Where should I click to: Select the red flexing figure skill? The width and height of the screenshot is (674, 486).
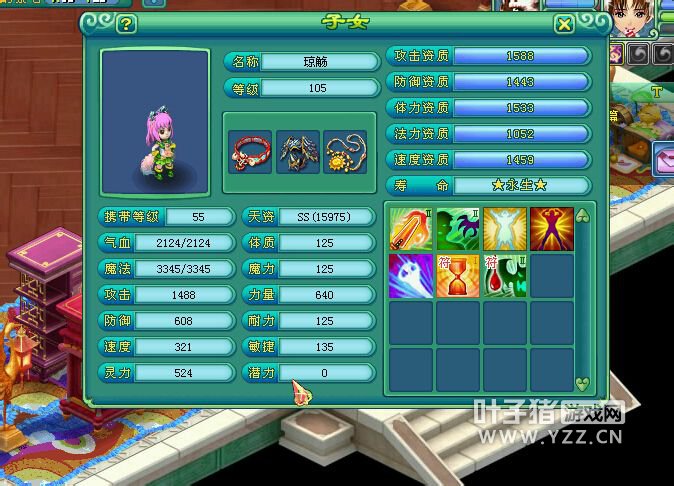coord(551,229)
